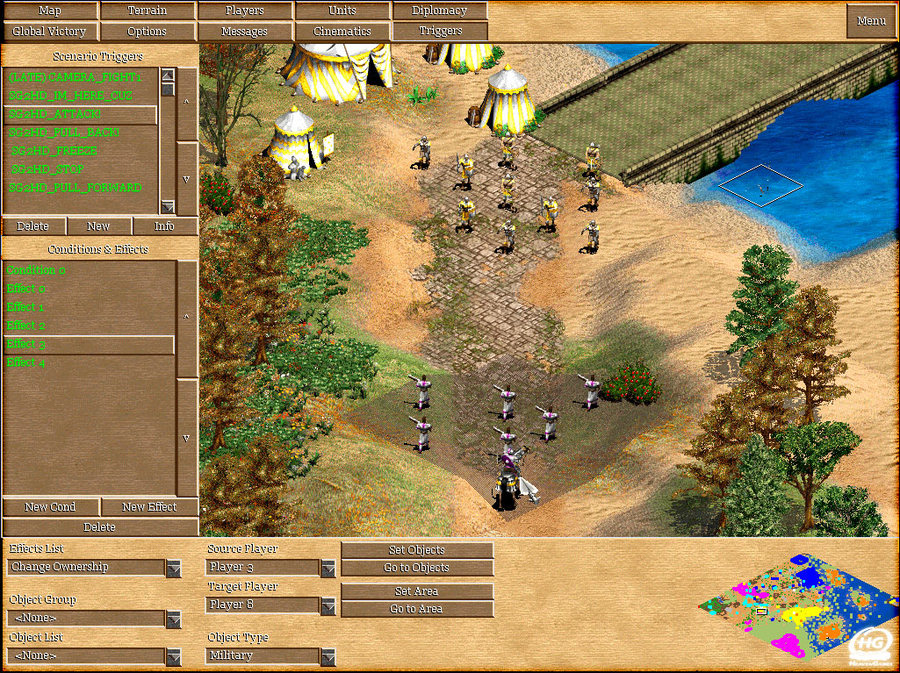
Task: Create a New scenario trigger
Action: [x=98, y=226]
